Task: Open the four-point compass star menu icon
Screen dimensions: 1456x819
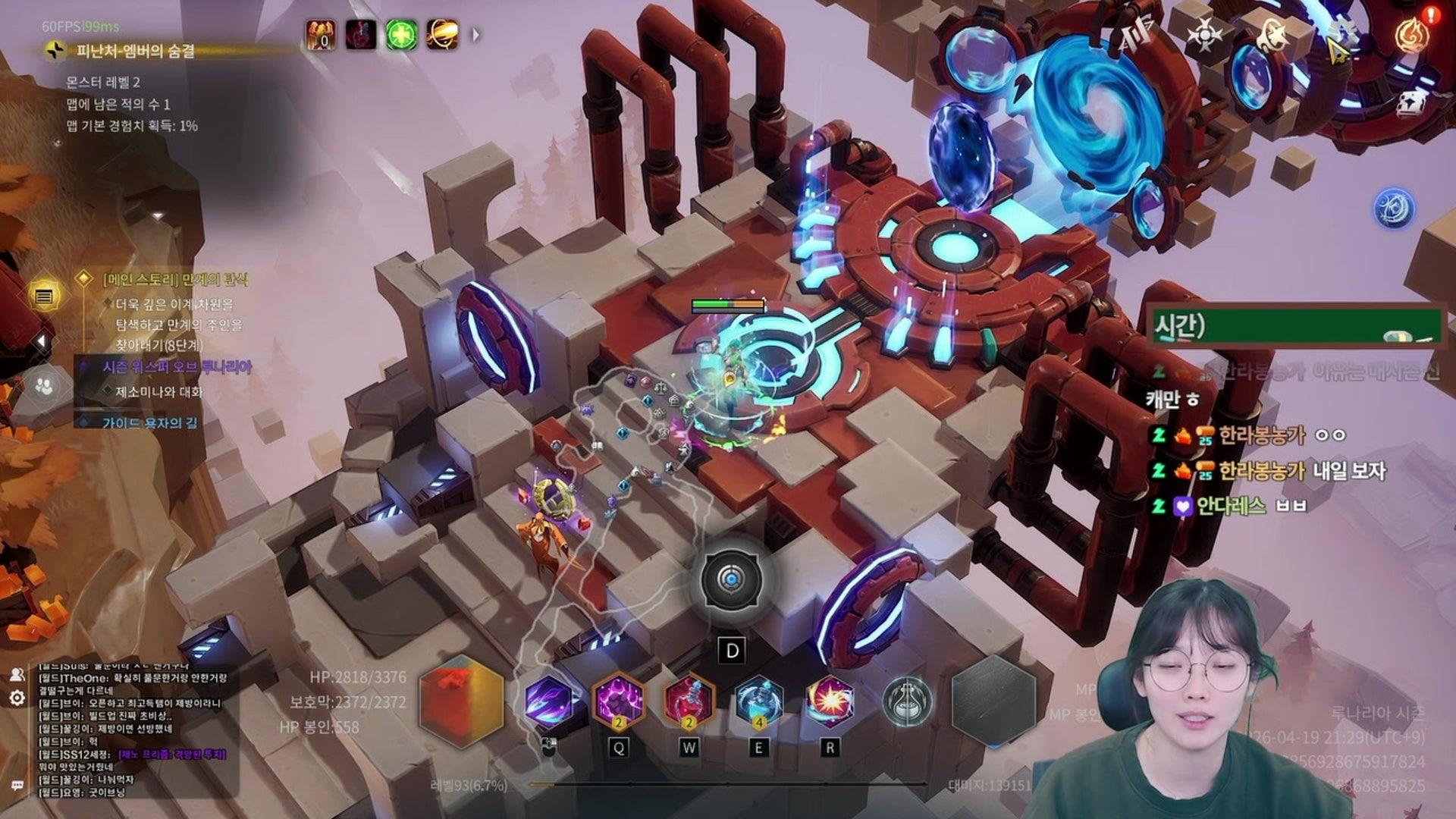Action: pos(1203,35)
